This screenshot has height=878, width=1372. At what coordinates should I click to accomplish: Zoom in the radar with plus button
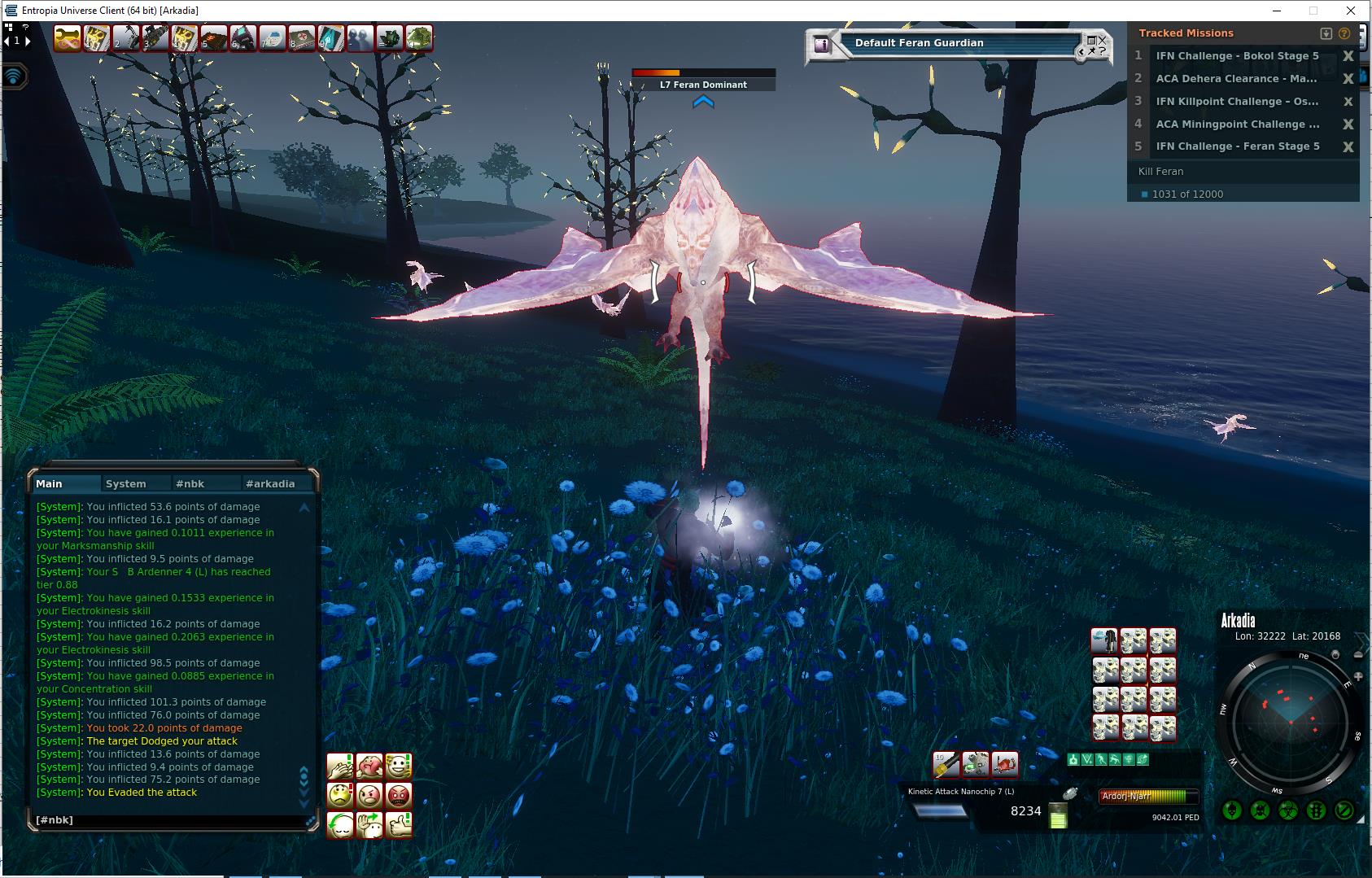1357,677
